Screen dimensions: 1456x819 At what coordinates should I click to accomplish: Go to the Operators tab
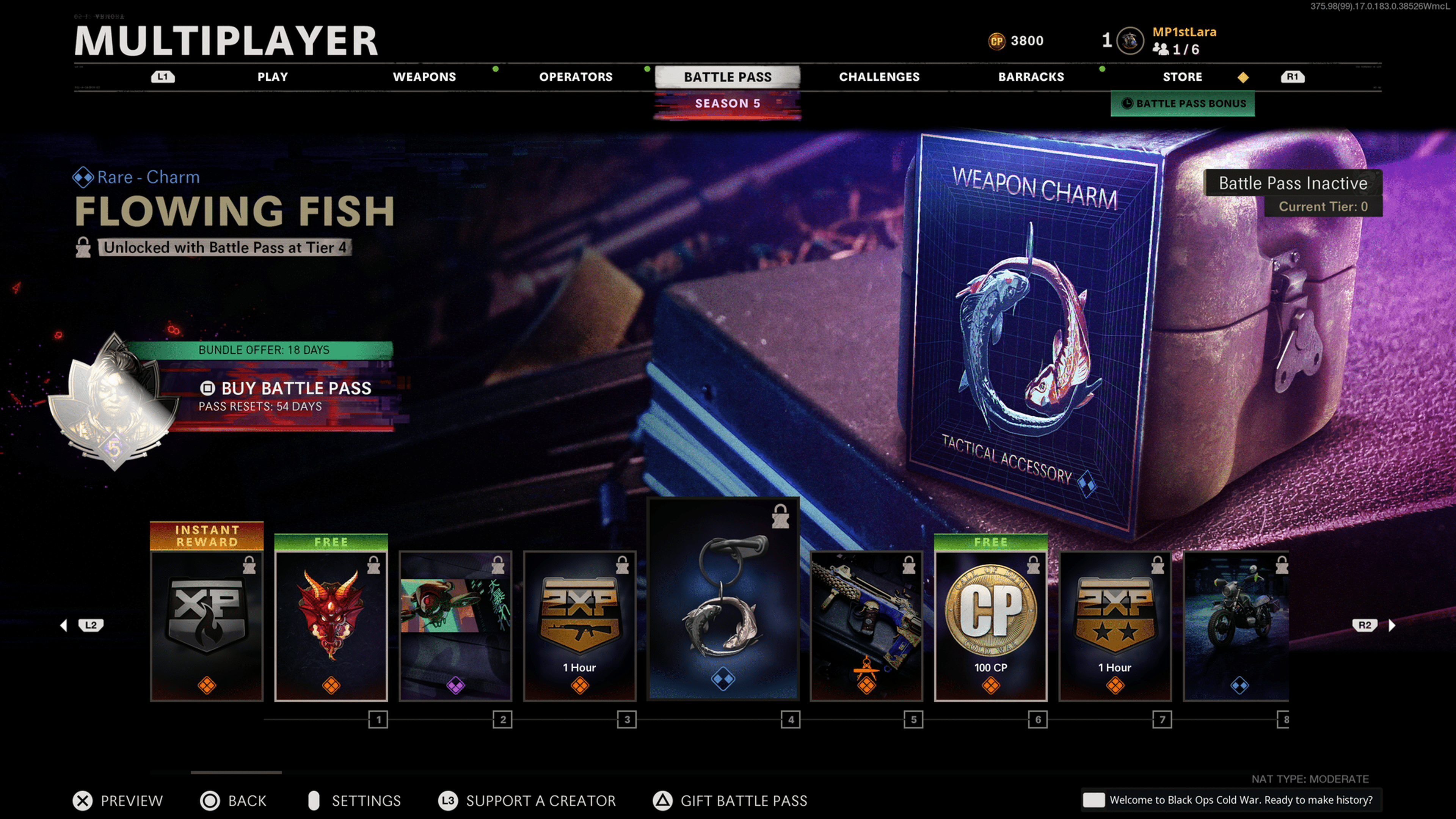coord(576,77)
